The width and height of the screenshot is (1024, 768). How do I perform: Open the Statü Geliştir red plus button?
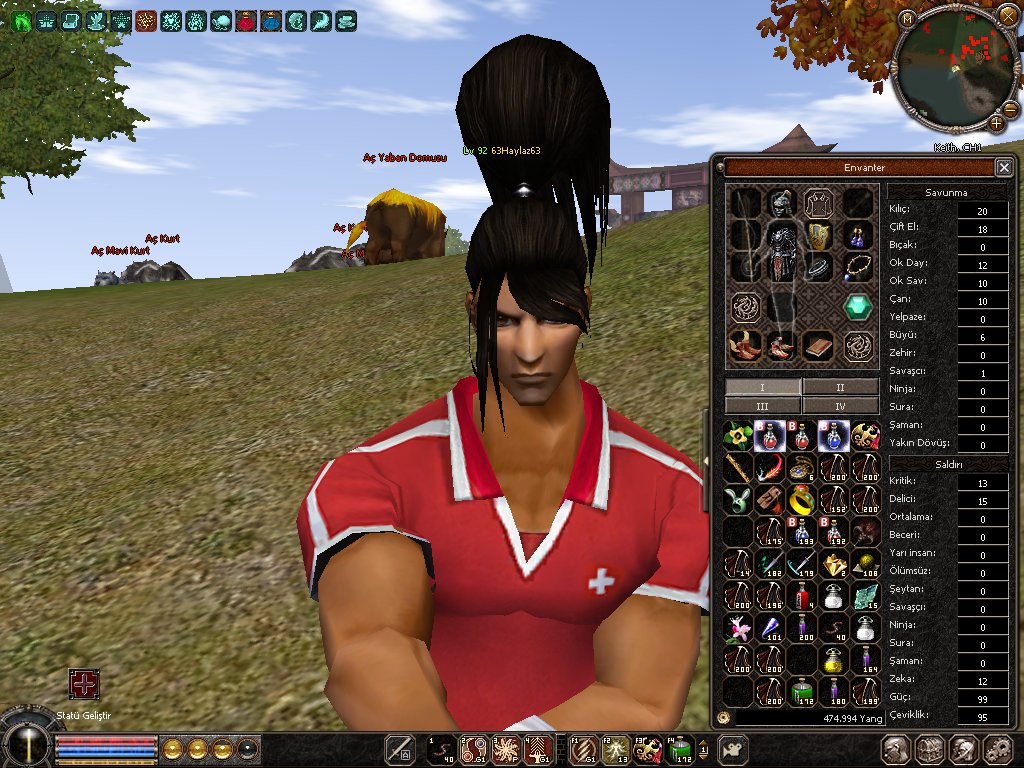pyautogui.click(x=84, y=684)
